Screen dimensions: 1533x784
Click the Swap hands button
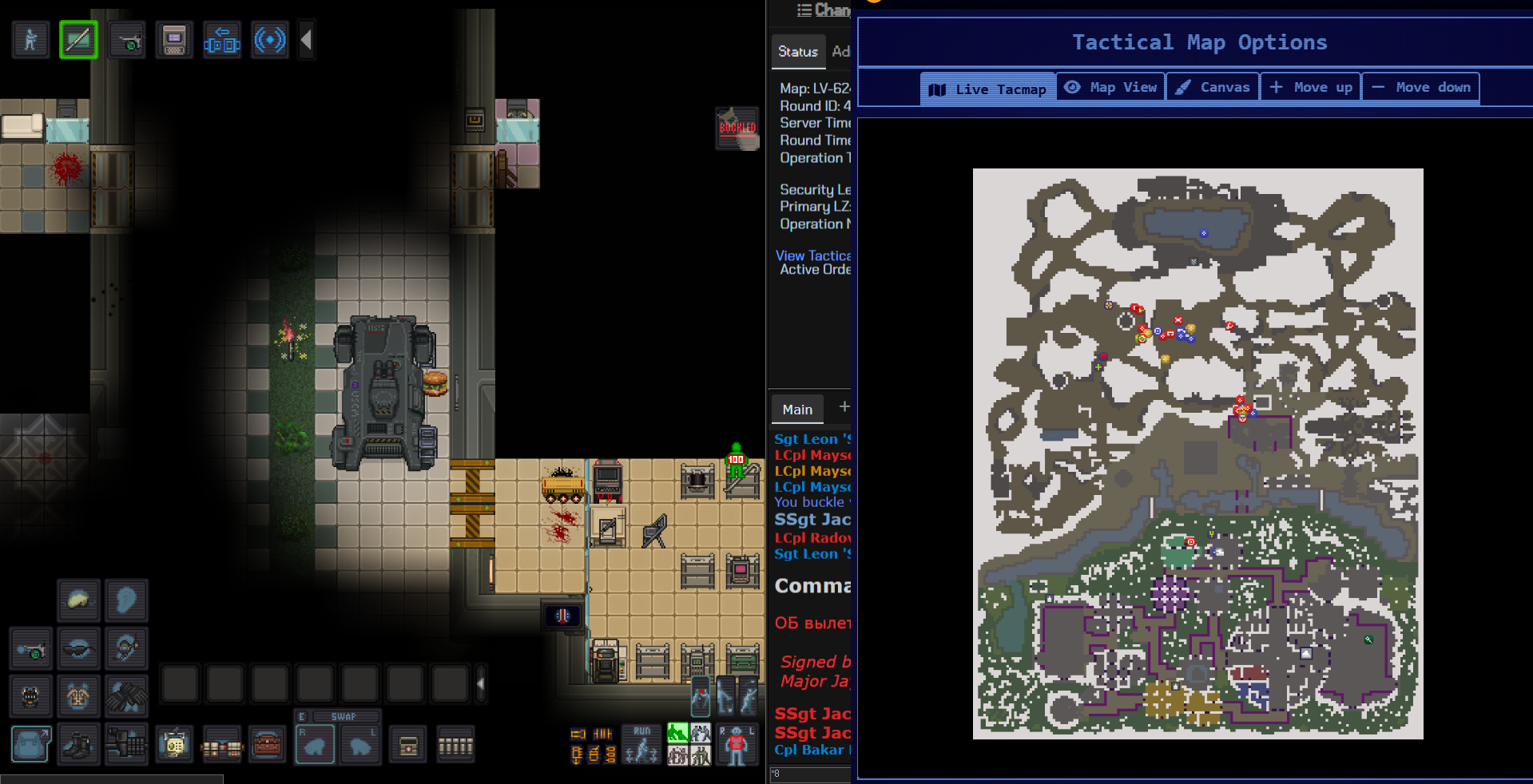coord(344,716)
